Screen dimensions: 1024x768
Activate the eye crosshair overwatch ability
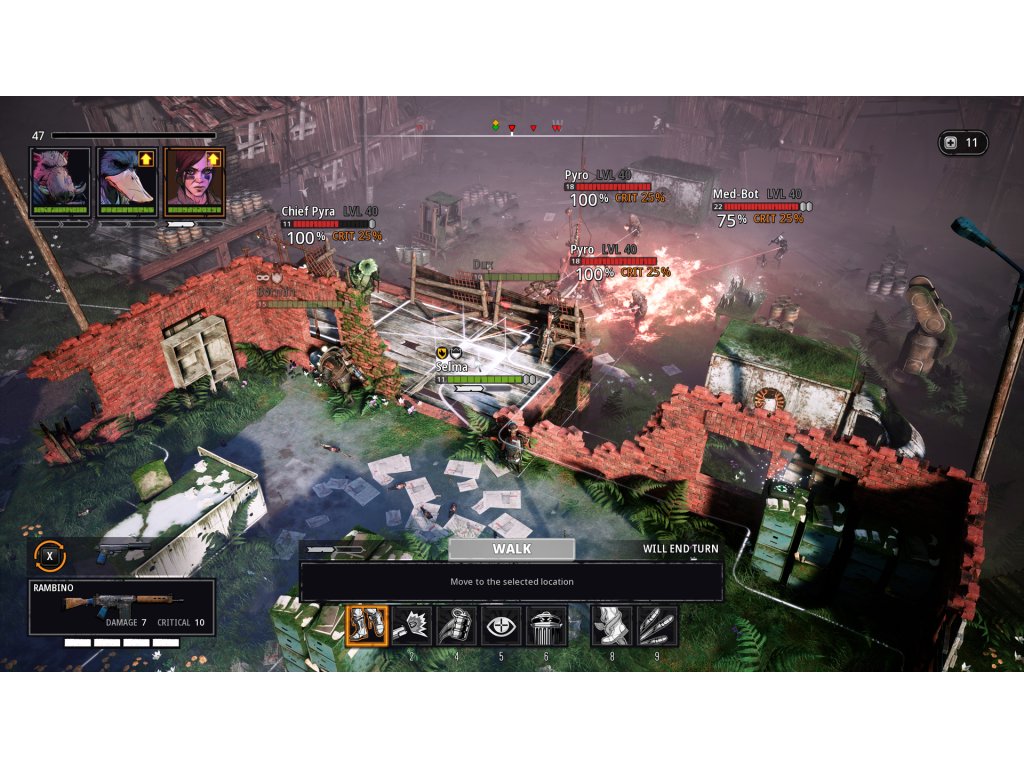tap(502, 626)
